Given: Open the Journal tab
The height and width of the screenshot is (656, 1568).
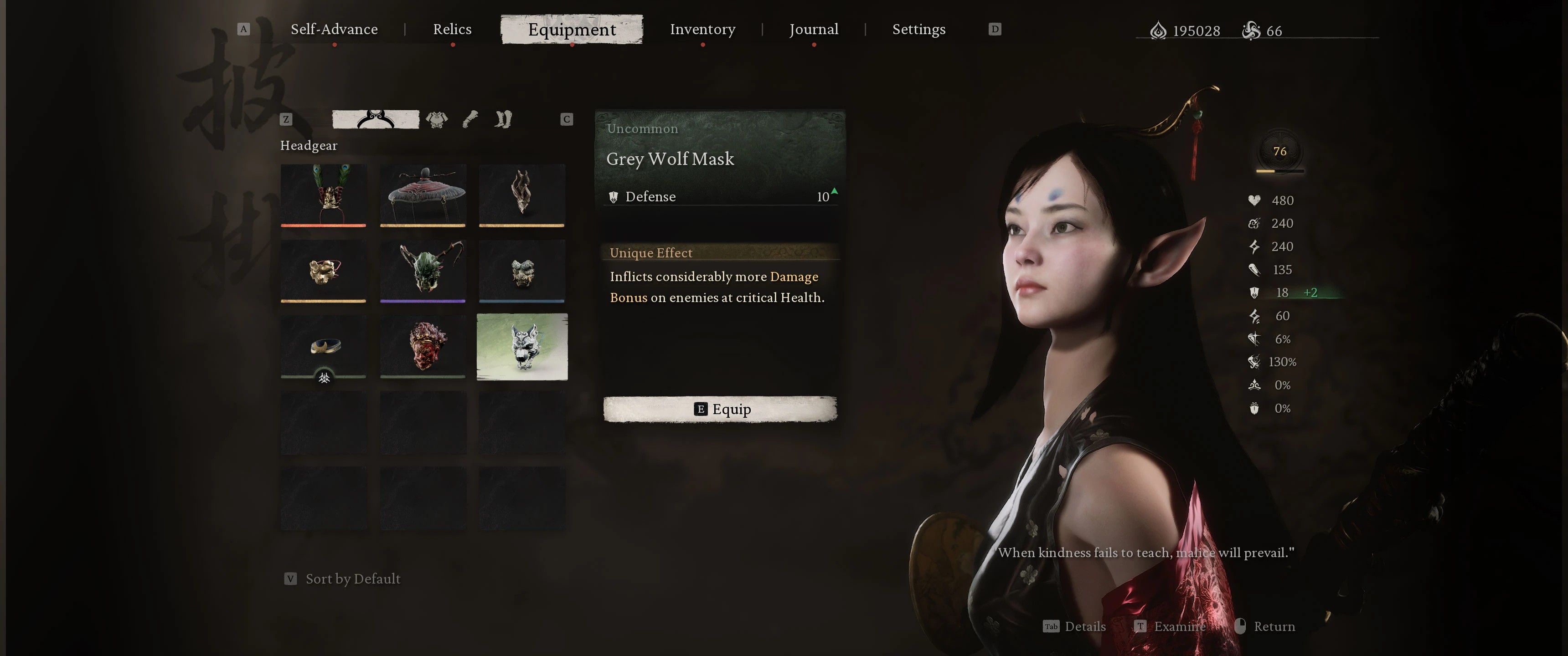Looking at the screenshot, I should (x=813, y=29).
